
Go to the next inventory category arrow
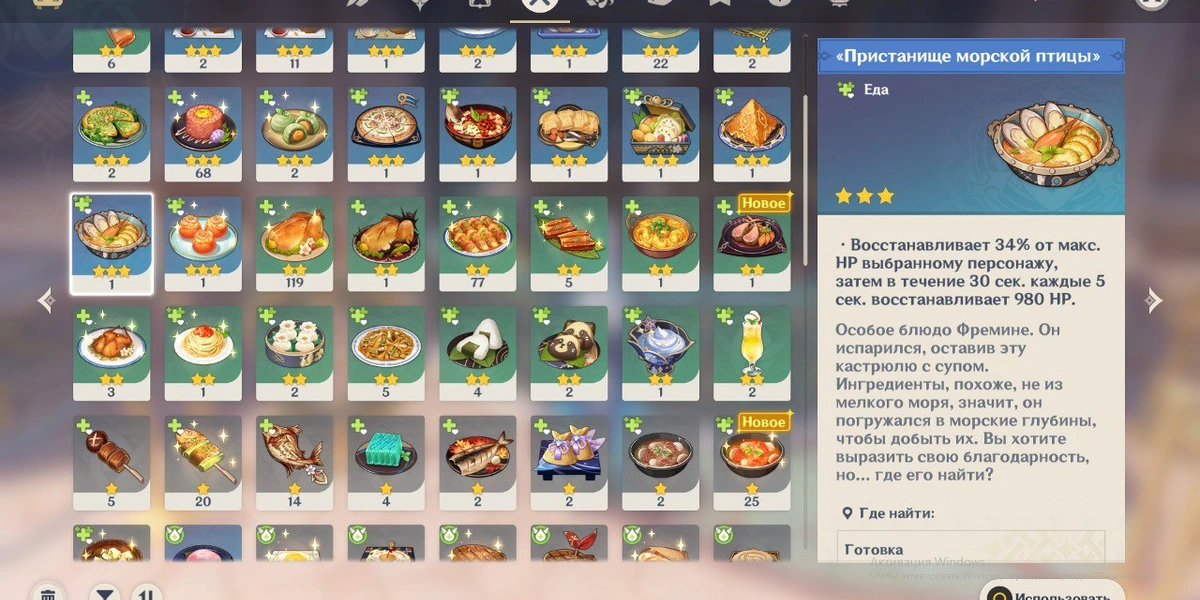coord(1153,300)
